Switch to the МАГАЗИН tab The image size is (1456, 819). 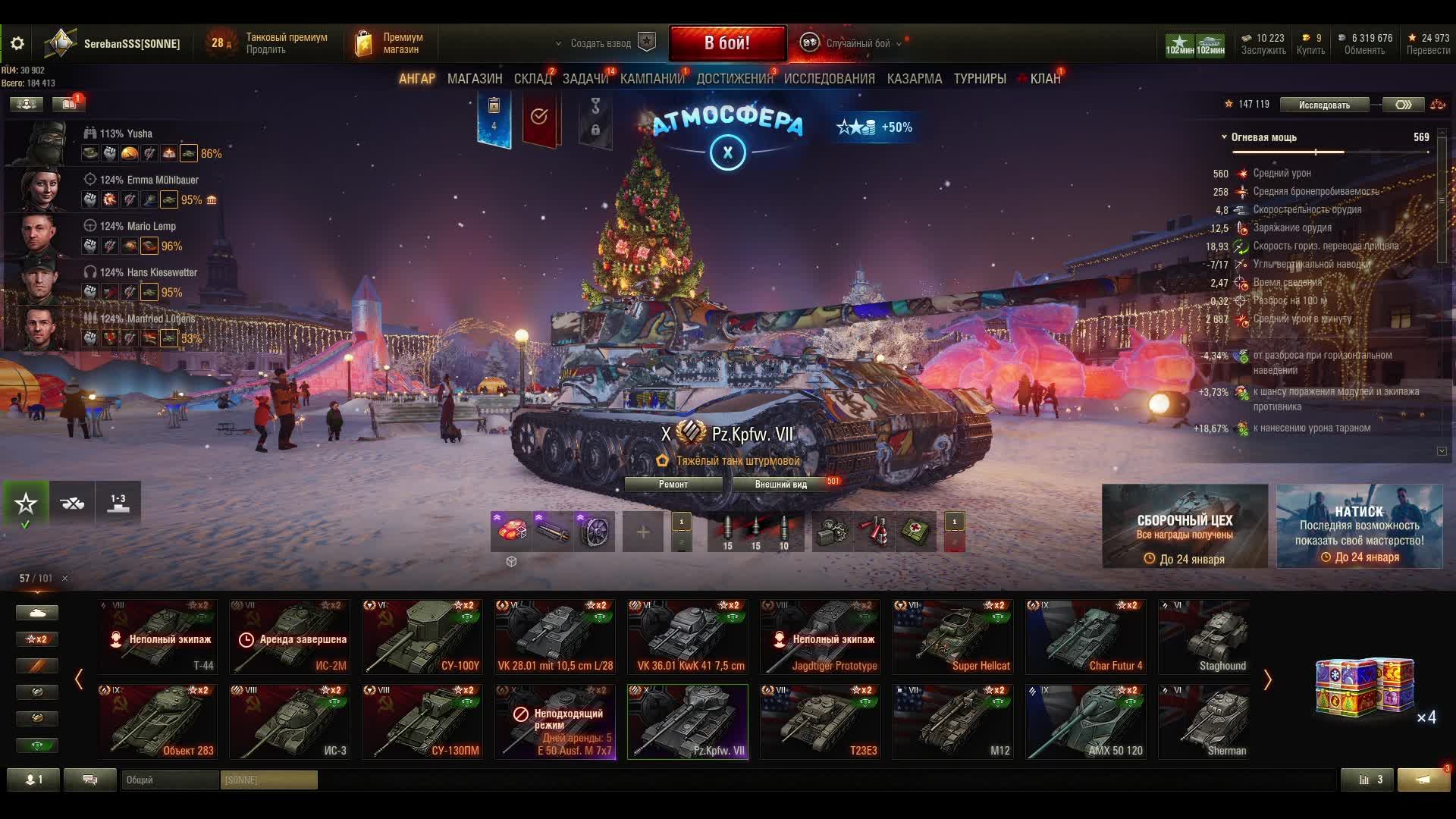475,79
